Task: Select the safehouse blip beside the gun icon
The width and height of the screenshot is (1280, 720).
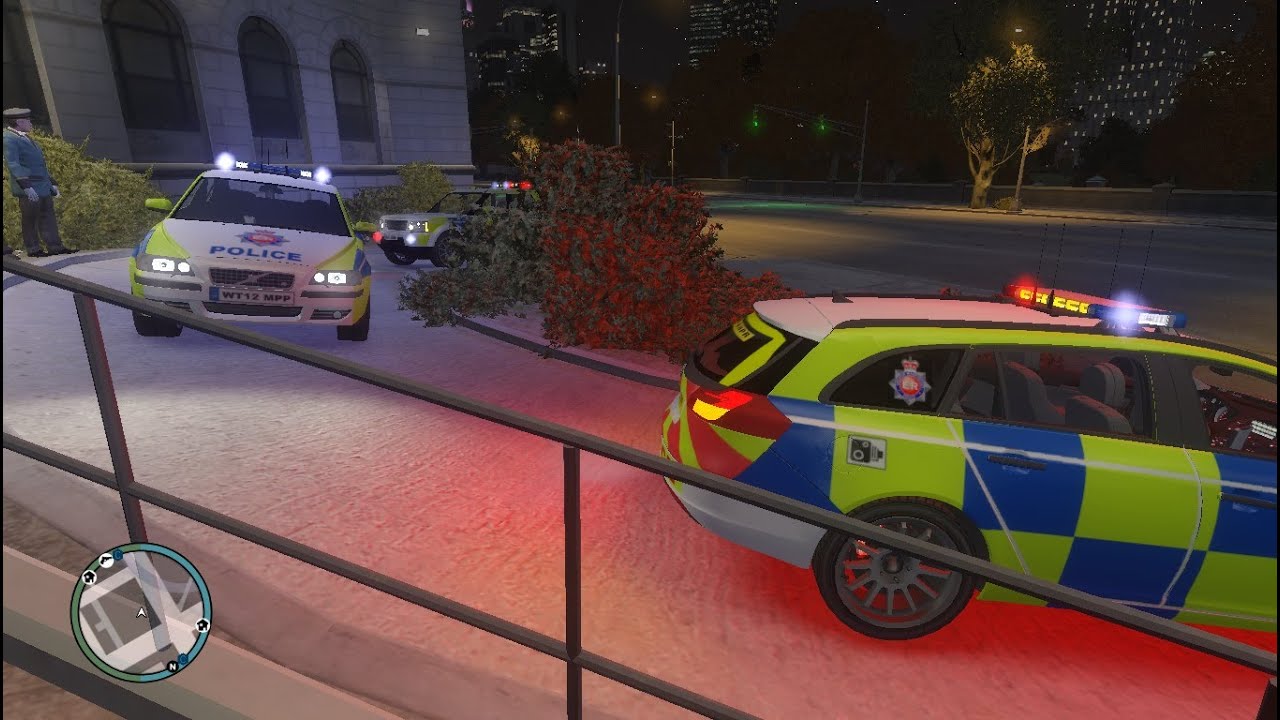Action: tap(89, 577)
